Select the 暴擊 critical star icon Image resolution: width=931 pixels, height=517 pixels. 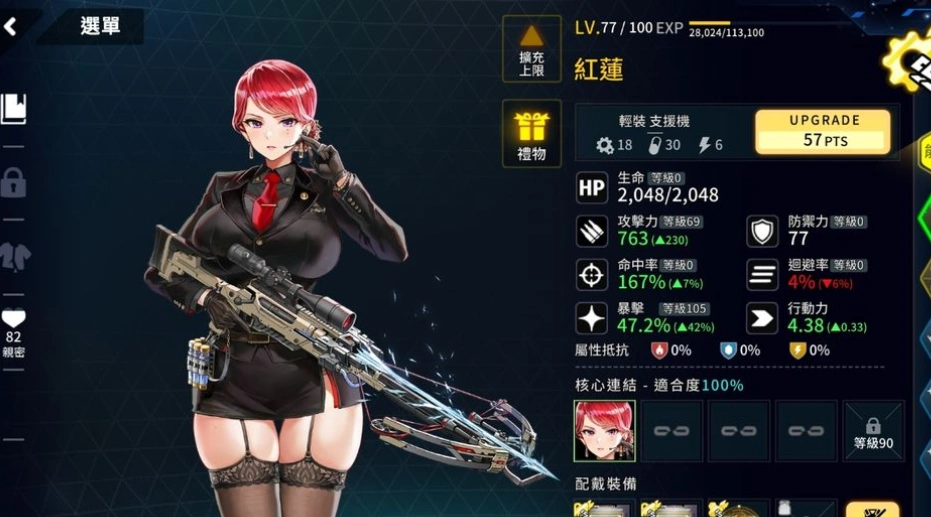[x=592, y=318]
